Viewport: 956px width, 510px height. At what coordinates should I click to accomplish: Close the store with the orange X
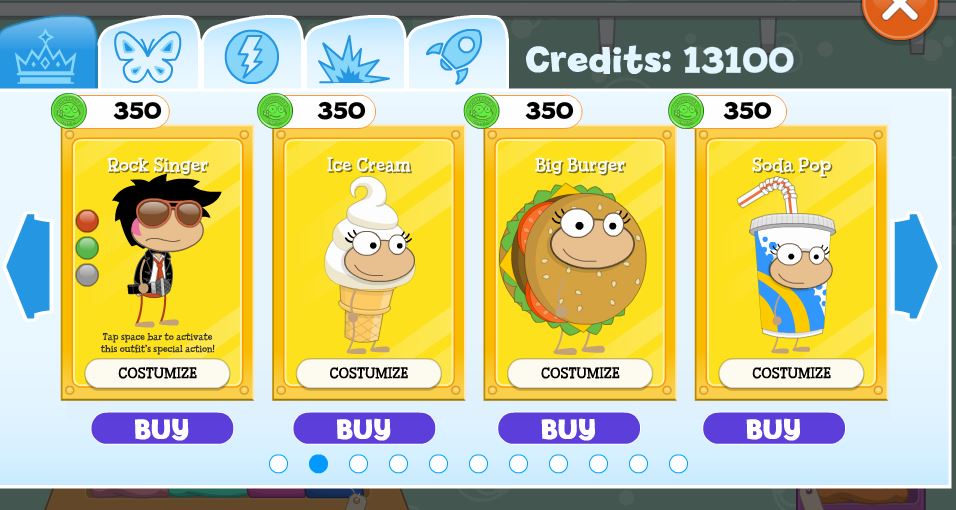pos(899,10)
